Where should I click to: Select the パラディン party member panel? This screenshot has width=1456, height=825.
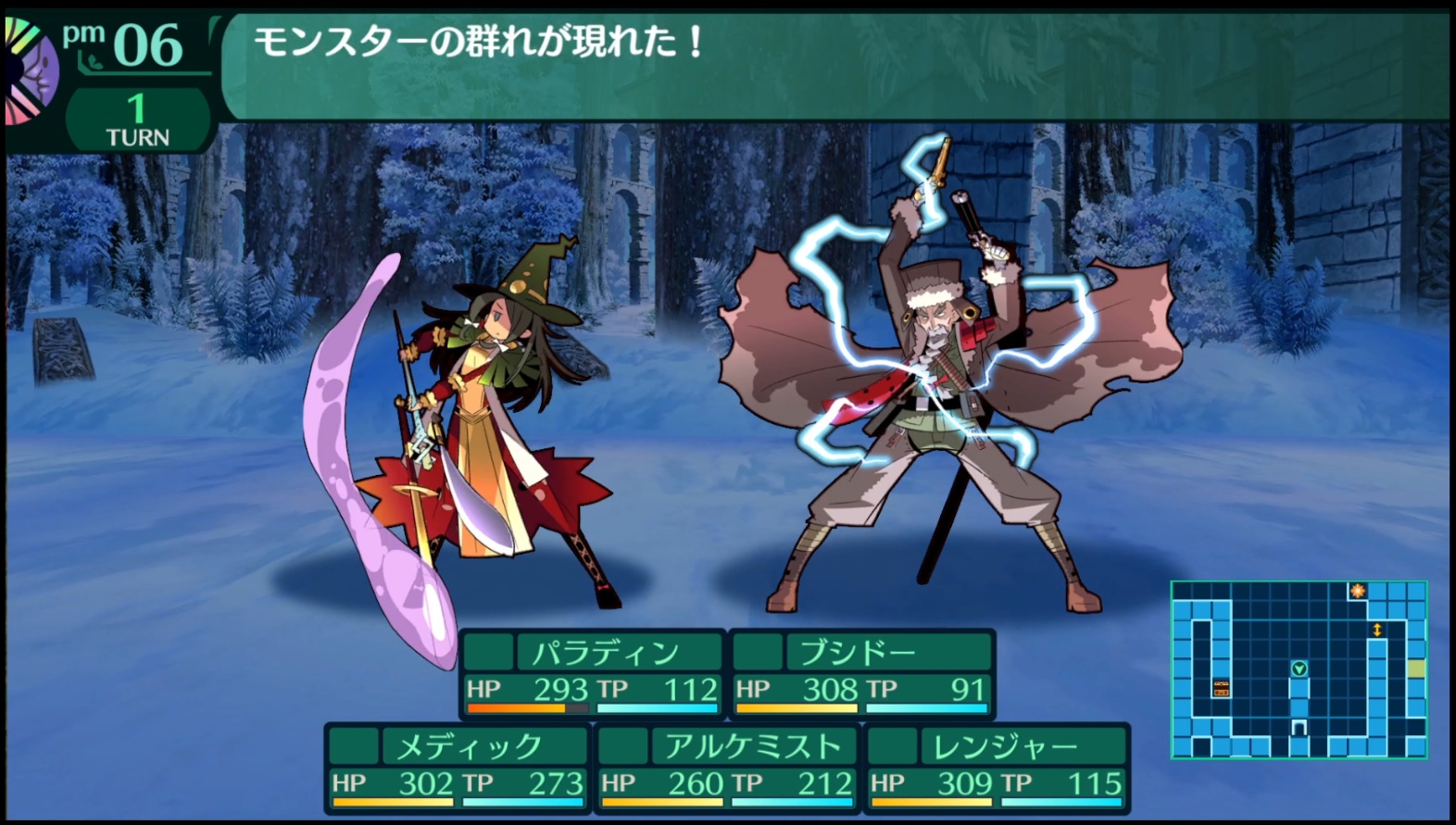[x=591, y=673]
